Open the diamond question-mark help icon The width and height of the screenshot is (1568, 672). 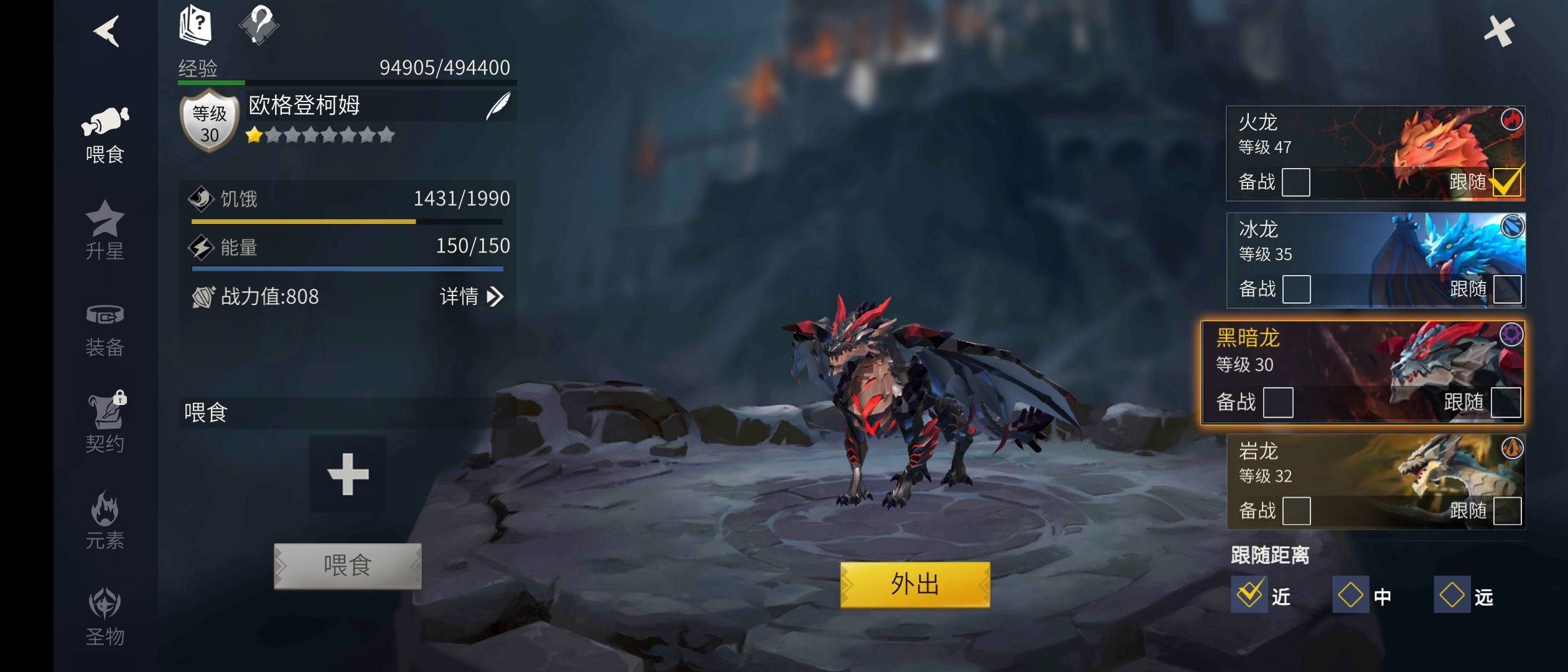pos(259,25)
